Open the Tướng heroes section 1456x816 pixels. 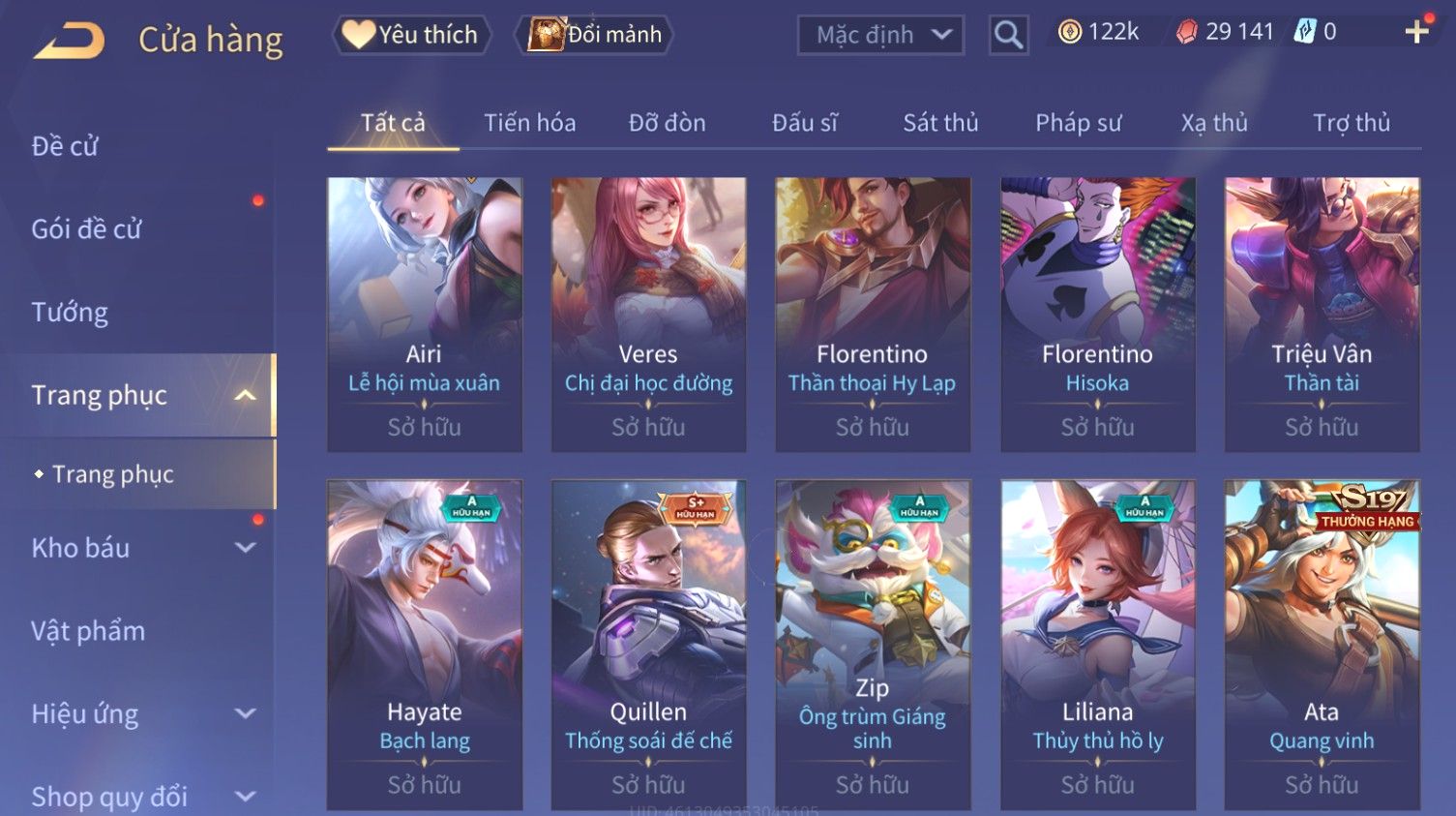point(70,312)
